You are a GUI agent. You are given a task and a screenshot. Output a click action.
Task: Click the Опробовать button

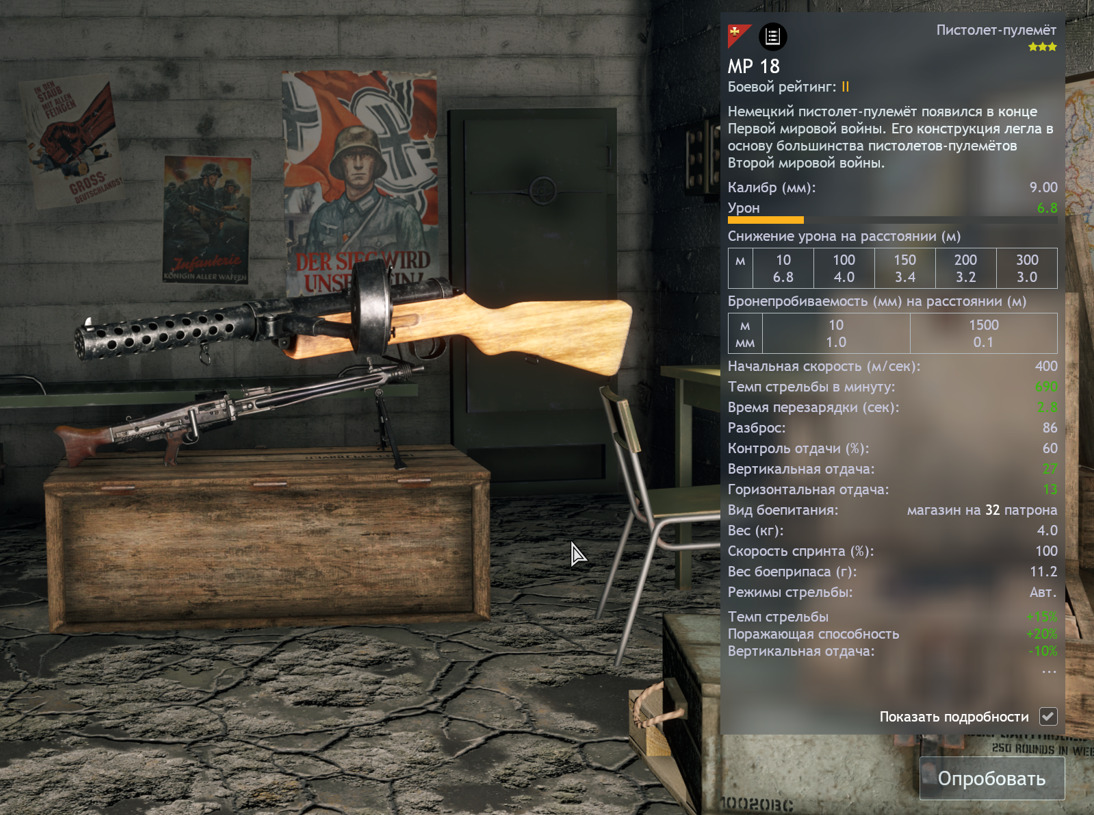[991, 778]
